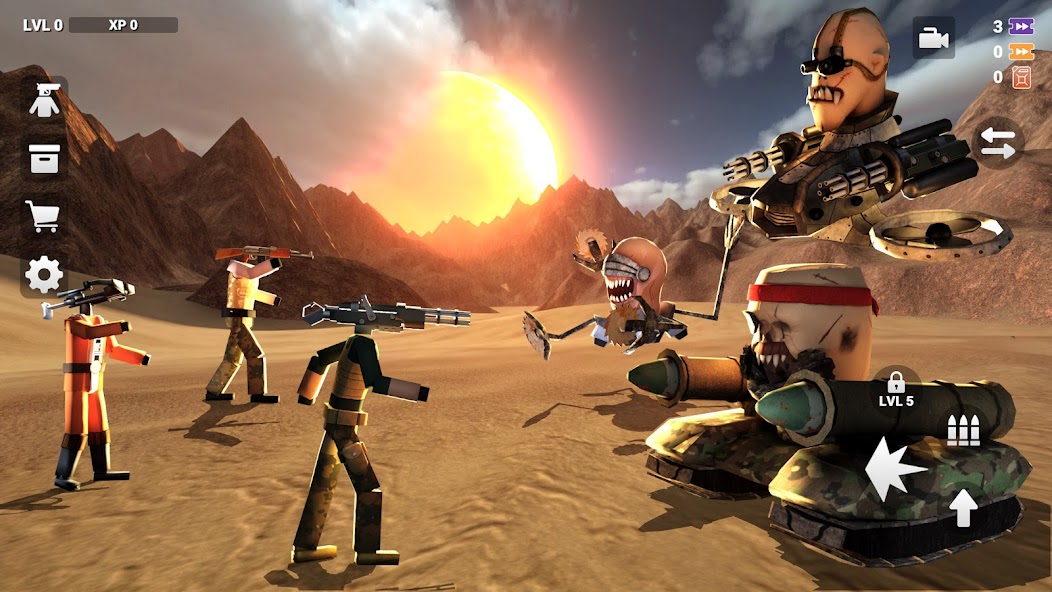
Task: Open the character with pistol menu
Action: (44, 101)
